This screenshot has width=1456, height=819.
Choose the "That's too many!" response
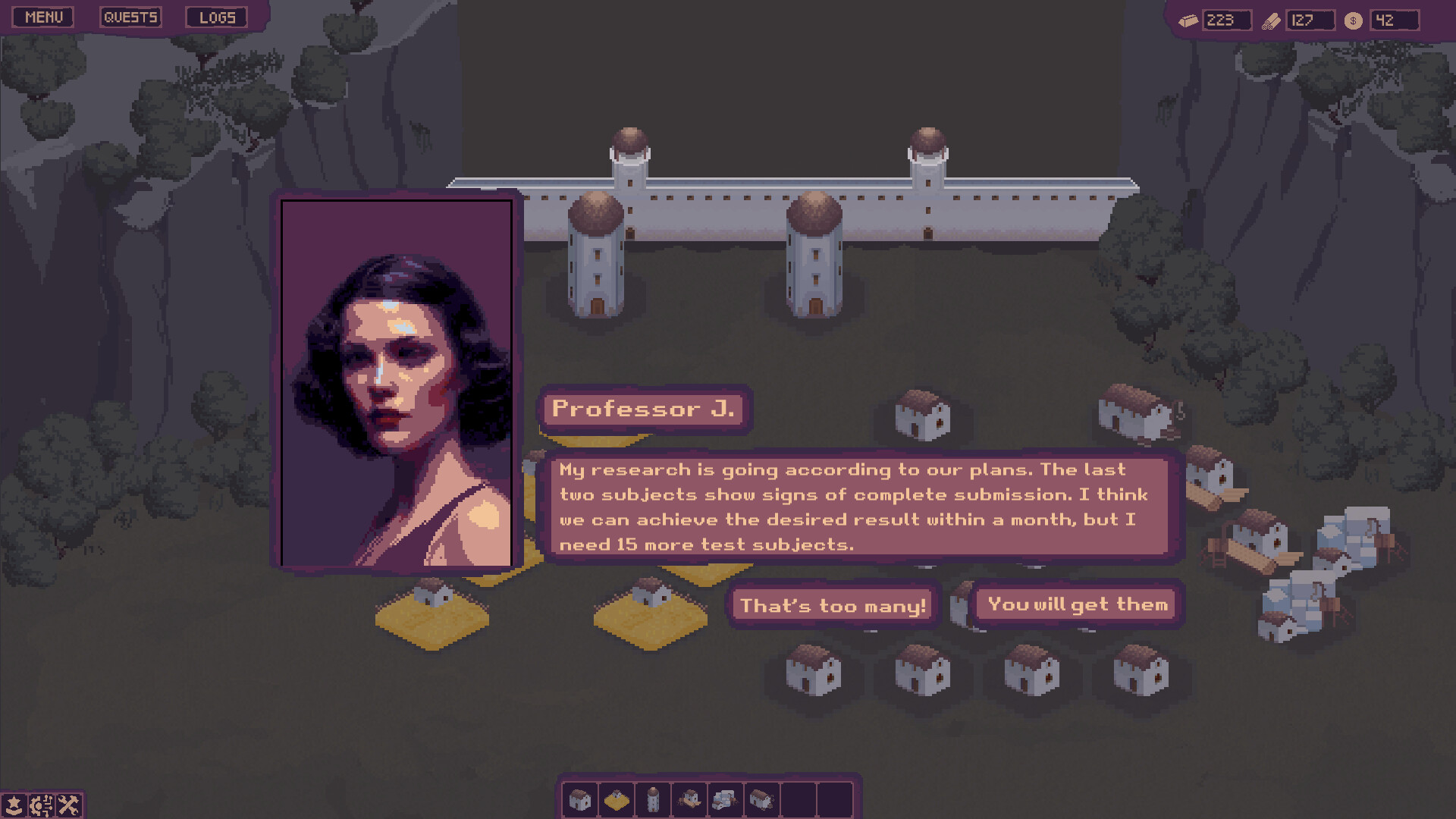(833, 605)
